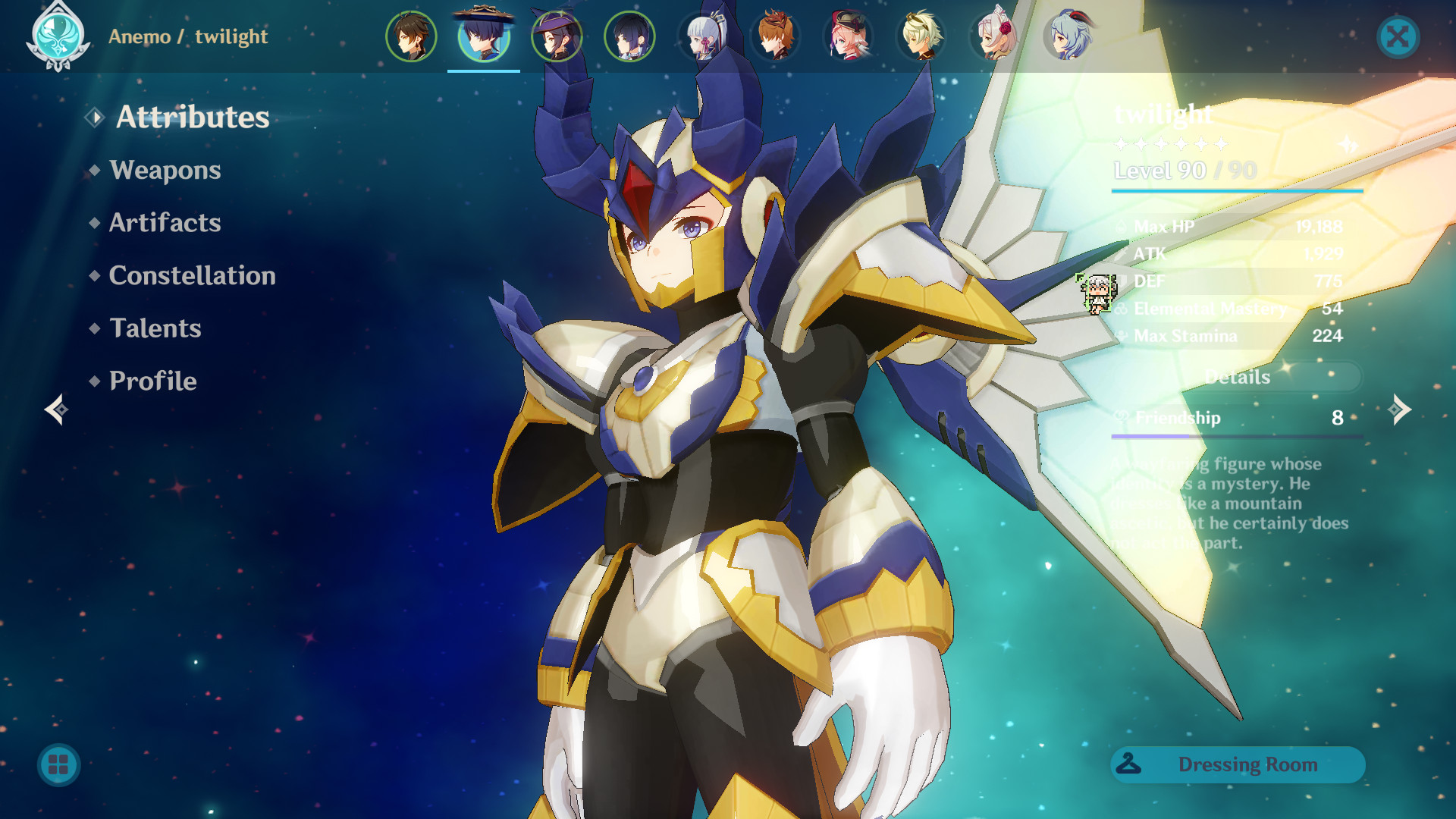Go to previous character via left chevron
Viewport: 1456px width, 819px height.
[x=55, y=409]
